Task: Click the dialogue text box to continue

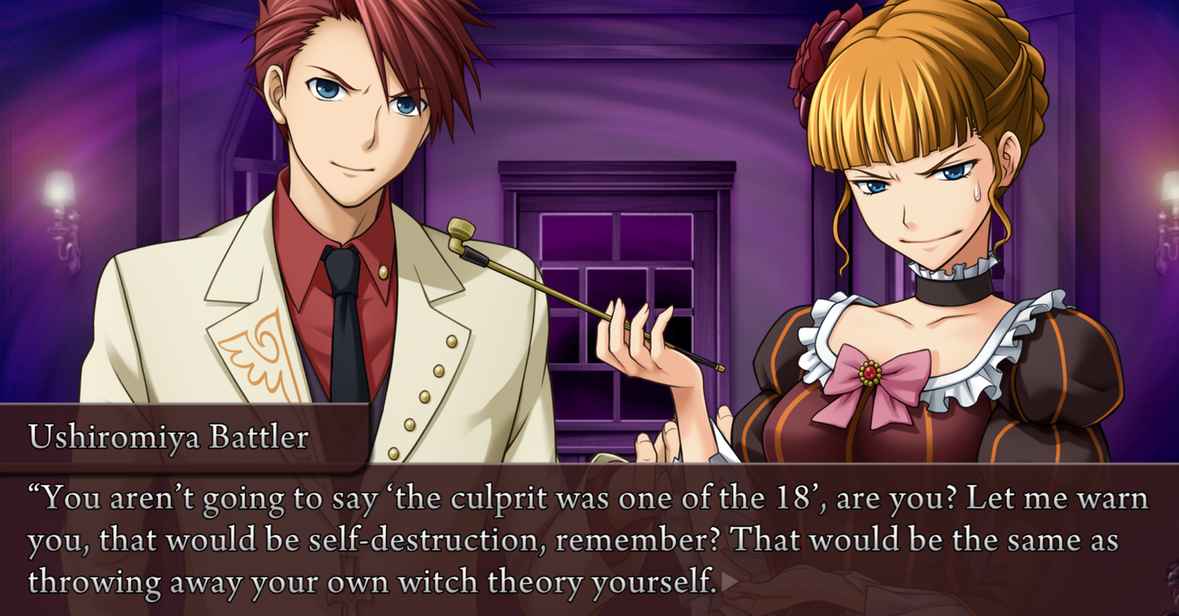Action: tap(589, 540)
